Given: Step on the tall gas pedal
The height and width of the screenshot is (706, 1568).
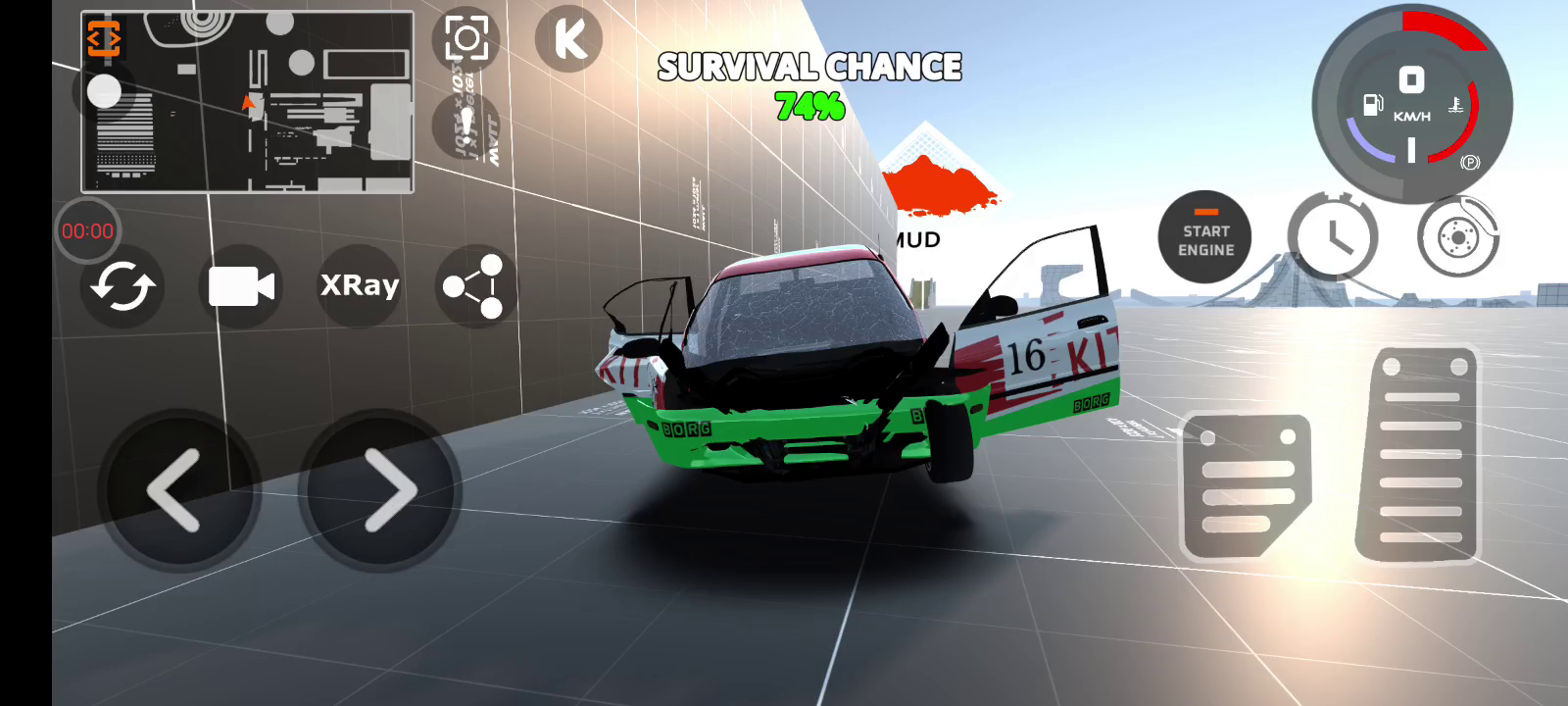Looking at the screenshot, I should pos(1419,456).
